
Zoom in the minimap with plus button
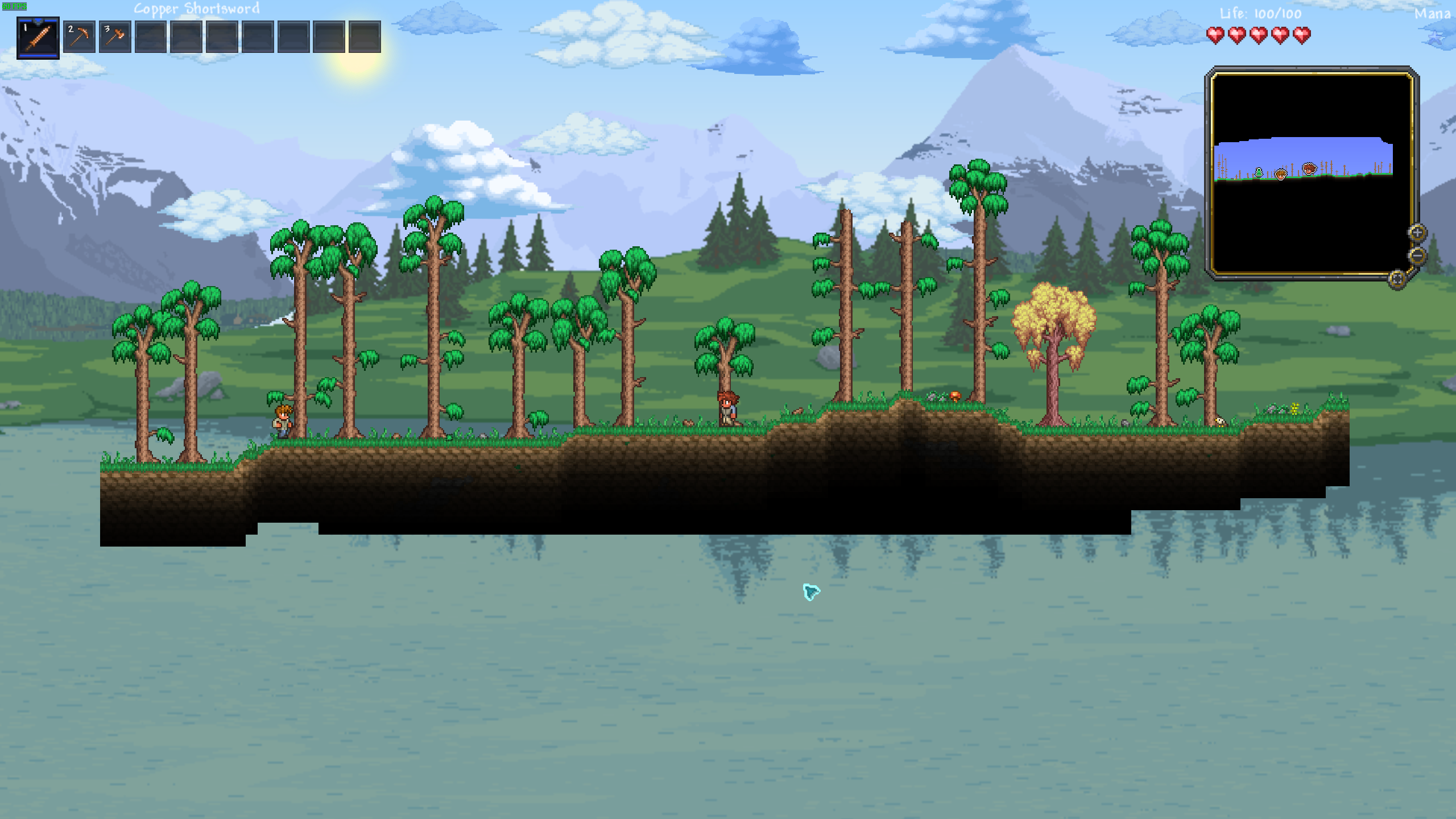pos(1417,233)
